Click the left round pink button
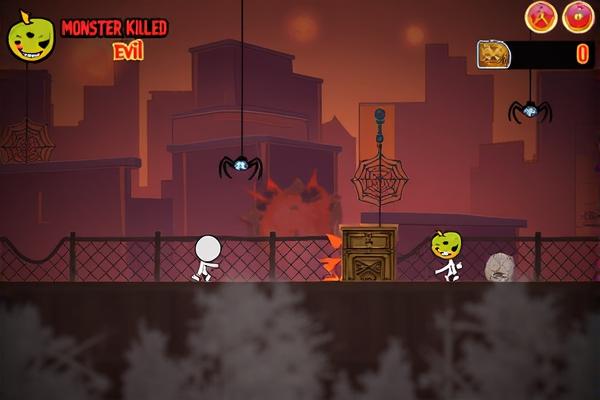Viewport: 600px width, 400px height. pyautogui.click(x=541, y=16)
